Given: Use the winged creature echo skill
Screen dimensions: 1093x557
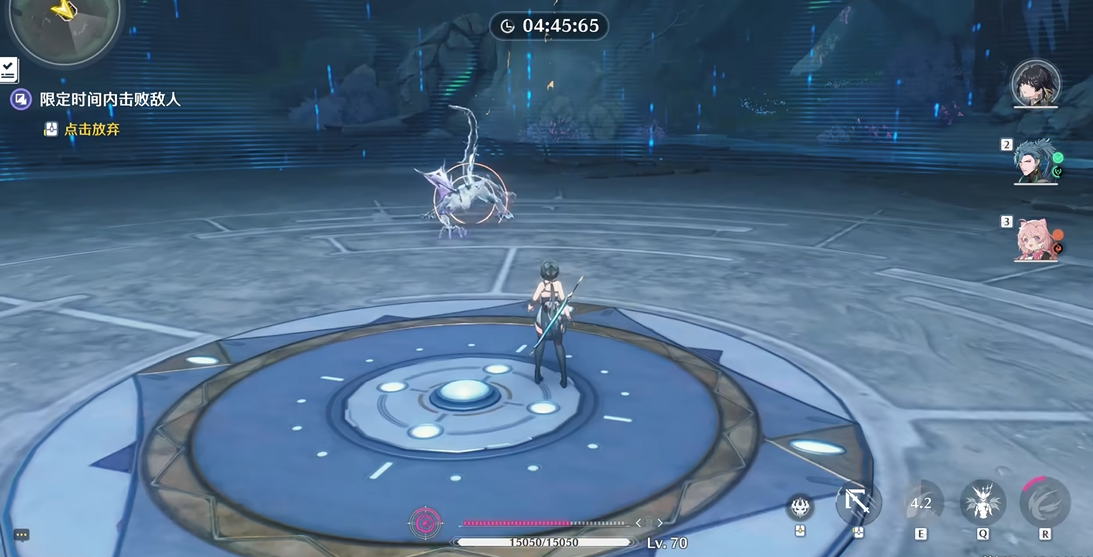Looking at the screenshot, I should tap(983, 502).
